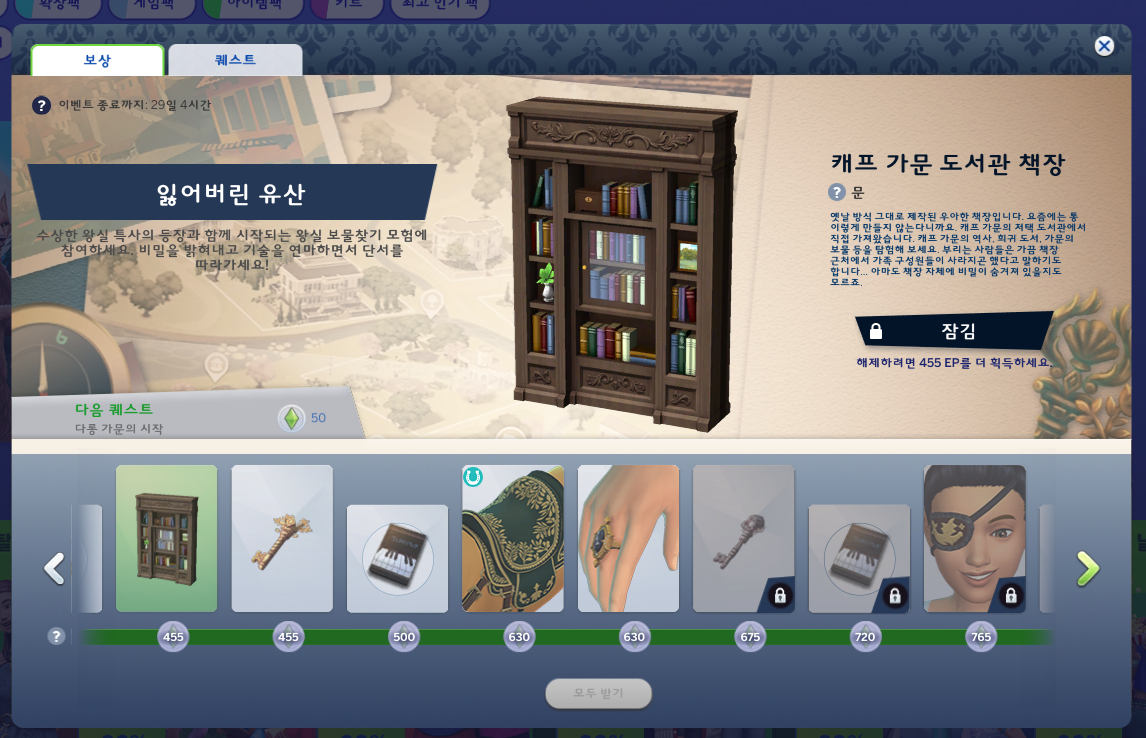Click the 모두 받기 button

click(598, 693)
